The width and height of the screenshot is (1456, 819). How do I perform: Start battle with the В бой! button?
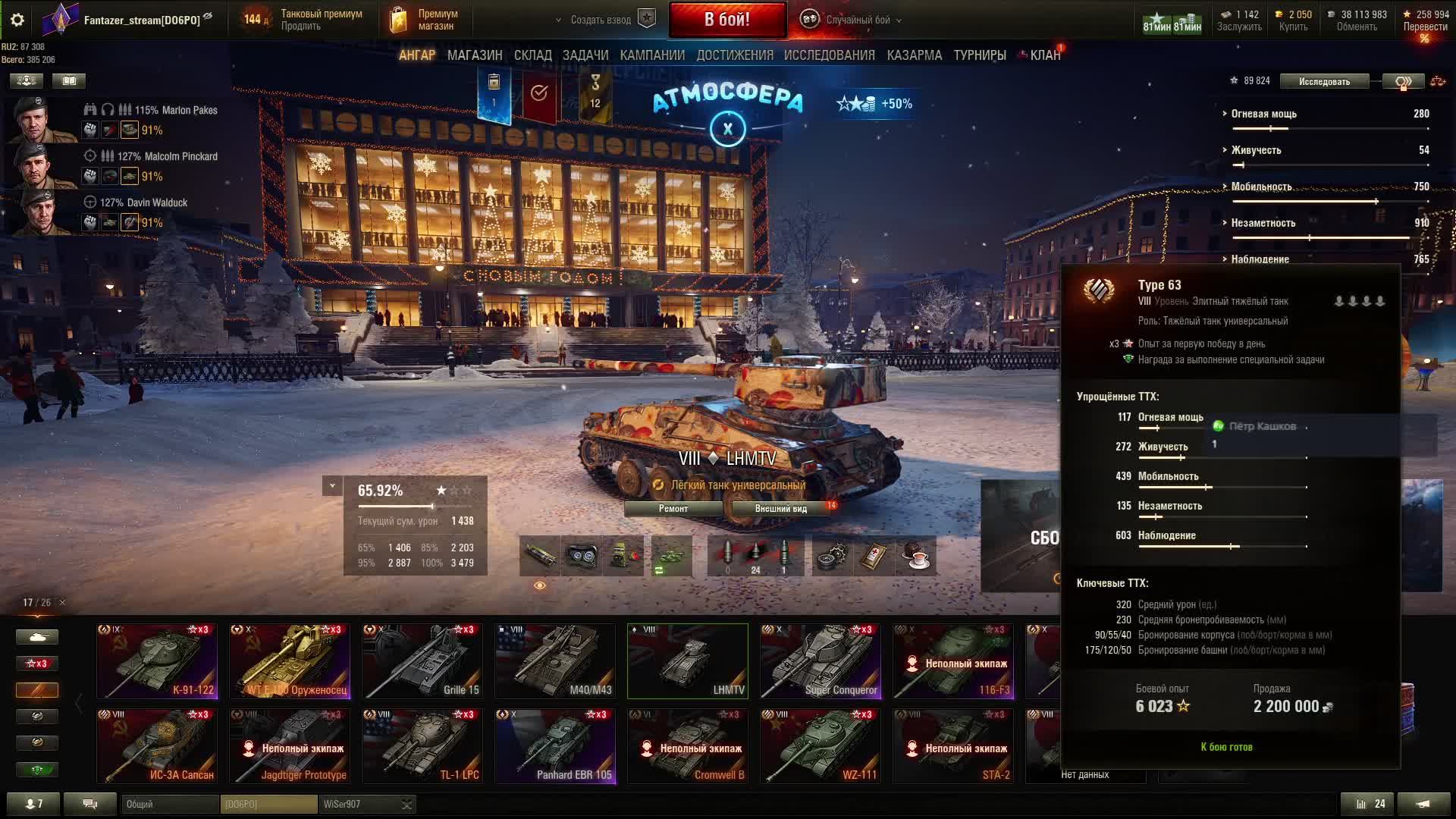(x=726, y=20)
